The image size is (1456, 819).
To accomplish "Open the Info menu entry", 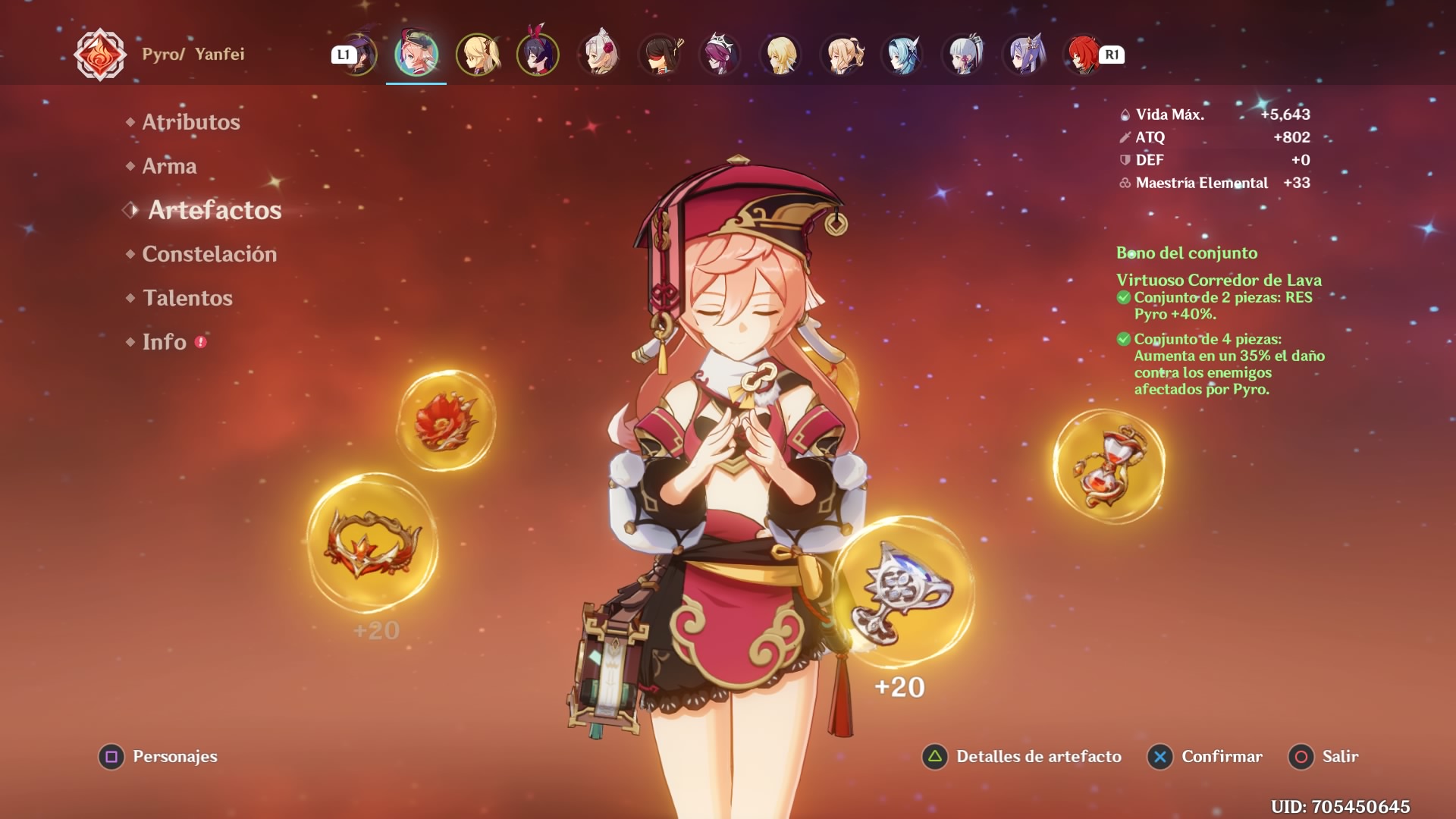I will point(165,342).
